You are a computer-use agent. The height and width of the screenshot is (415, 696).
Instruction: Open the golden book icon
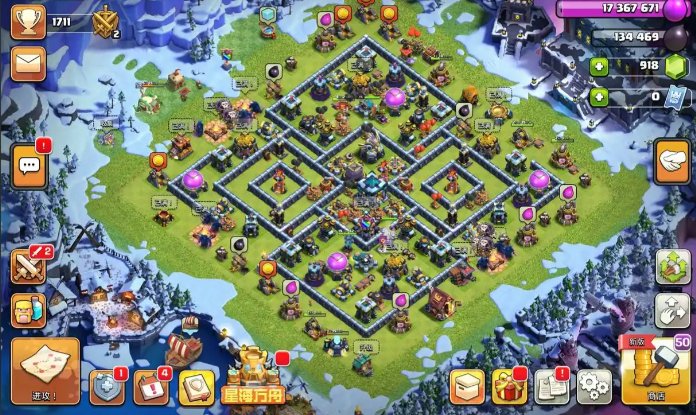click(197, 386)
